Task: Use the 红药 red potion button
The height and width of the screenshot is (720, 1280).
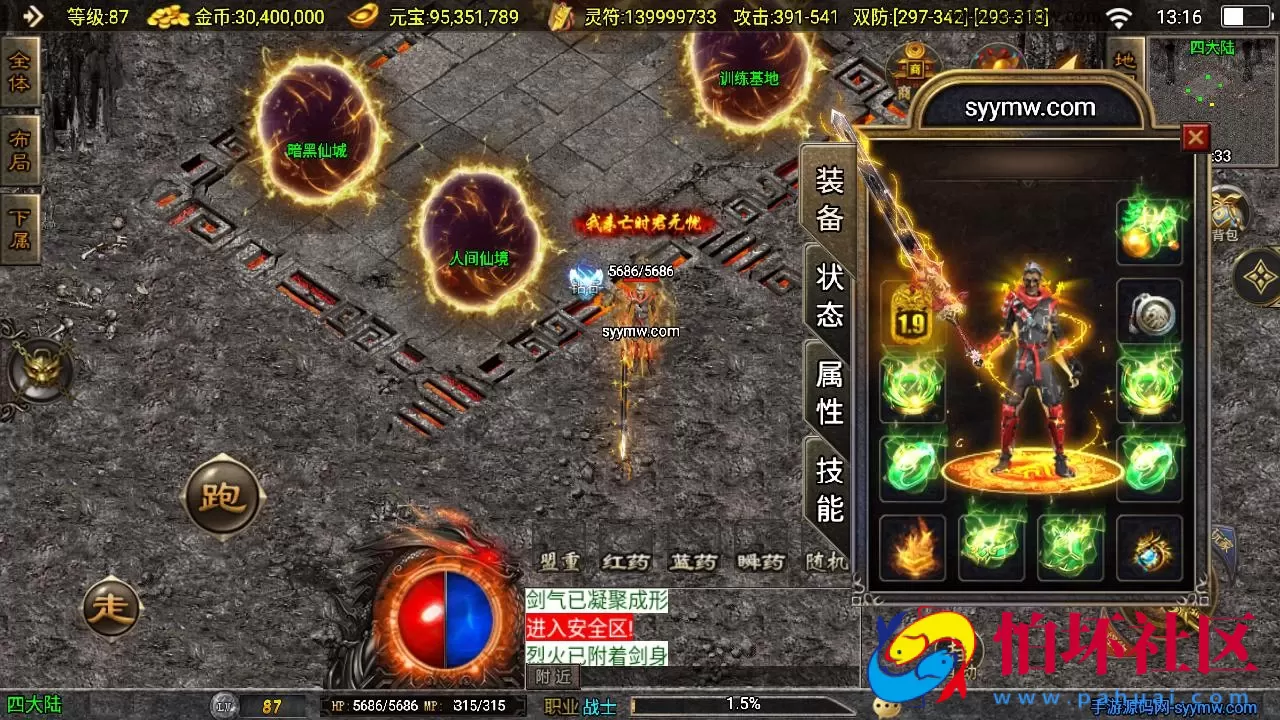Action: (x=624, y=562)
